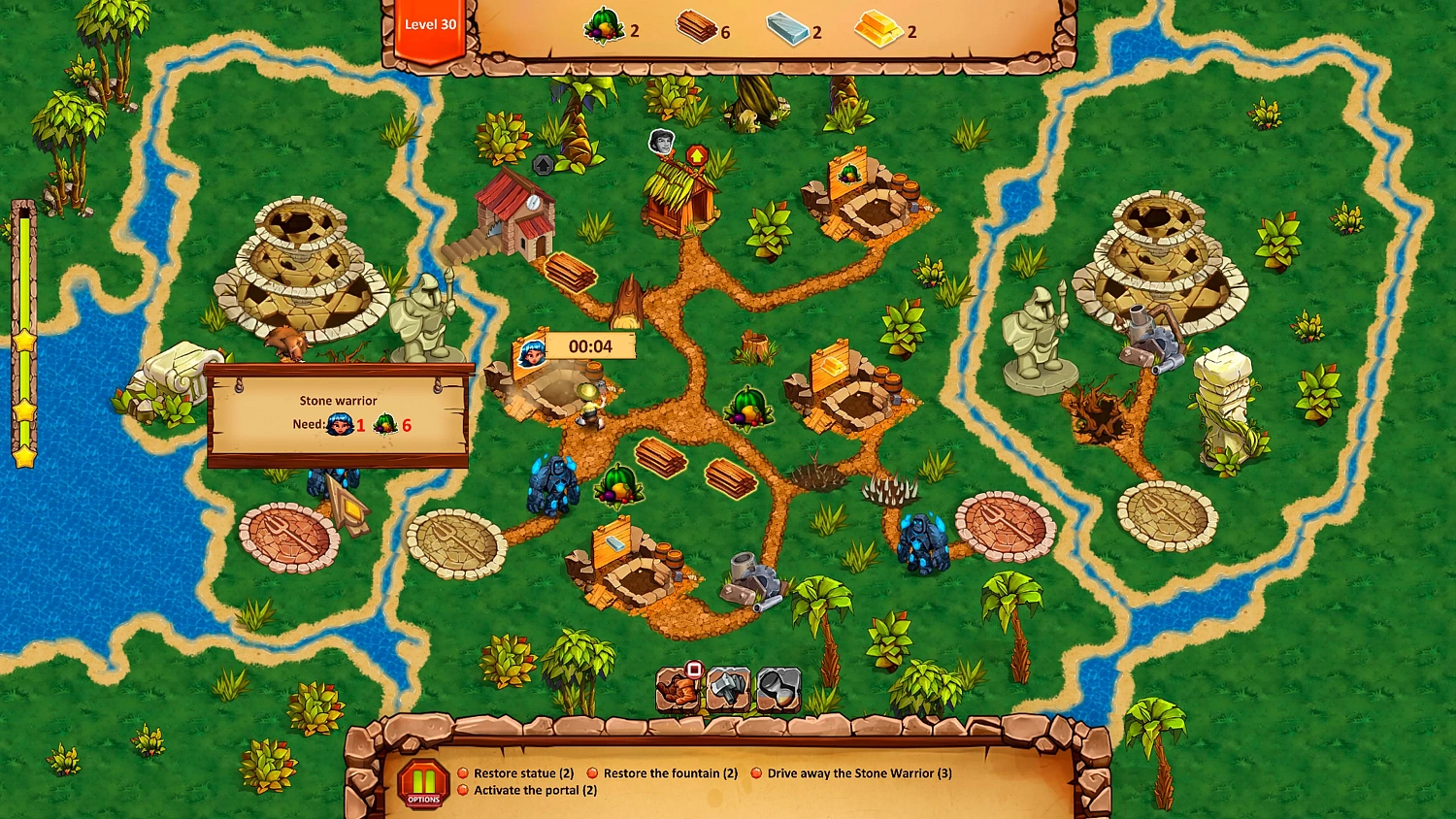
Task: Open the Level 30 banner
Action: (x=430, y=24)
